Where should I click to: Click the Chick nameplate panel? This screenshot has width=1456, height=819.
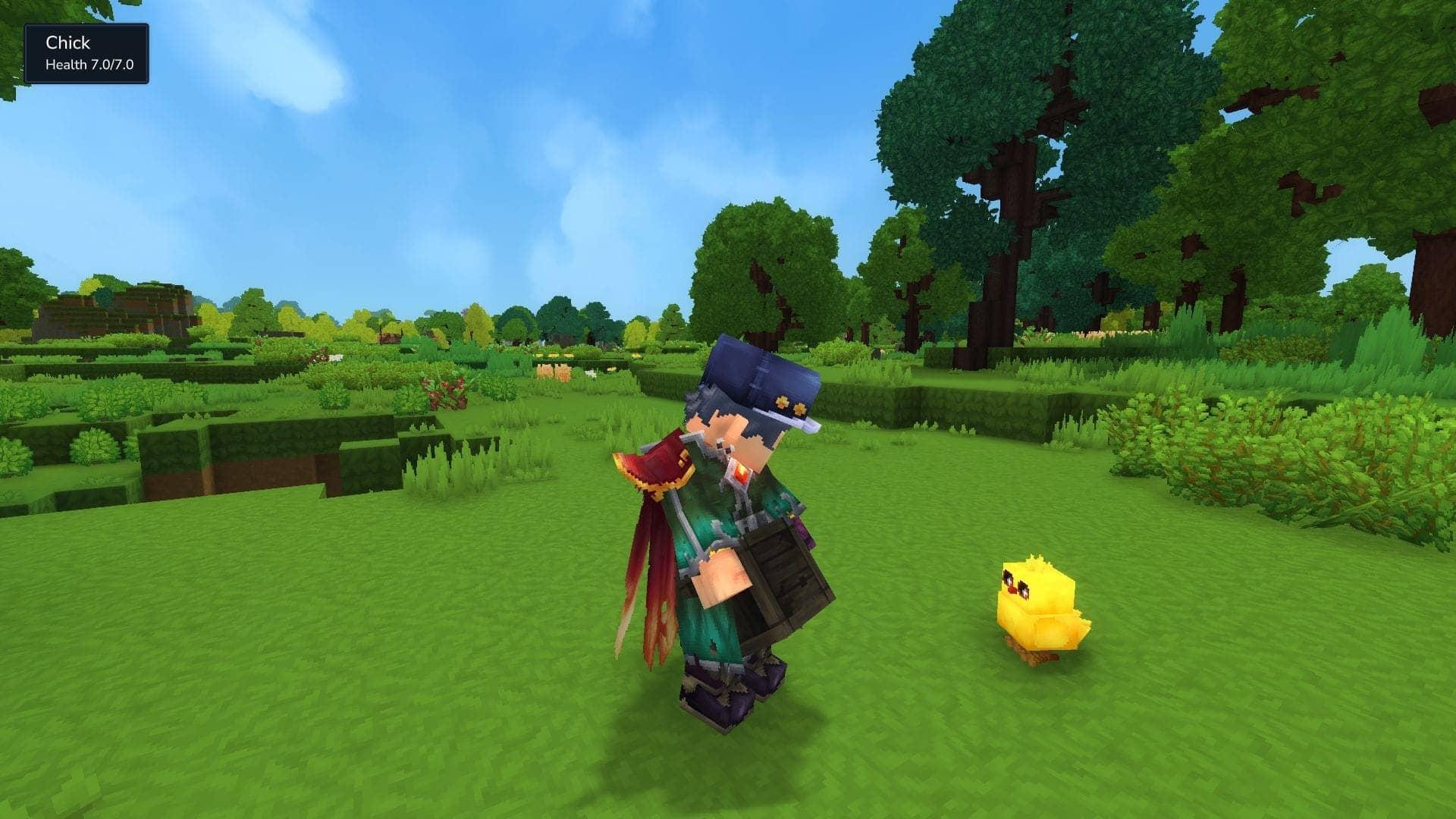86,53
